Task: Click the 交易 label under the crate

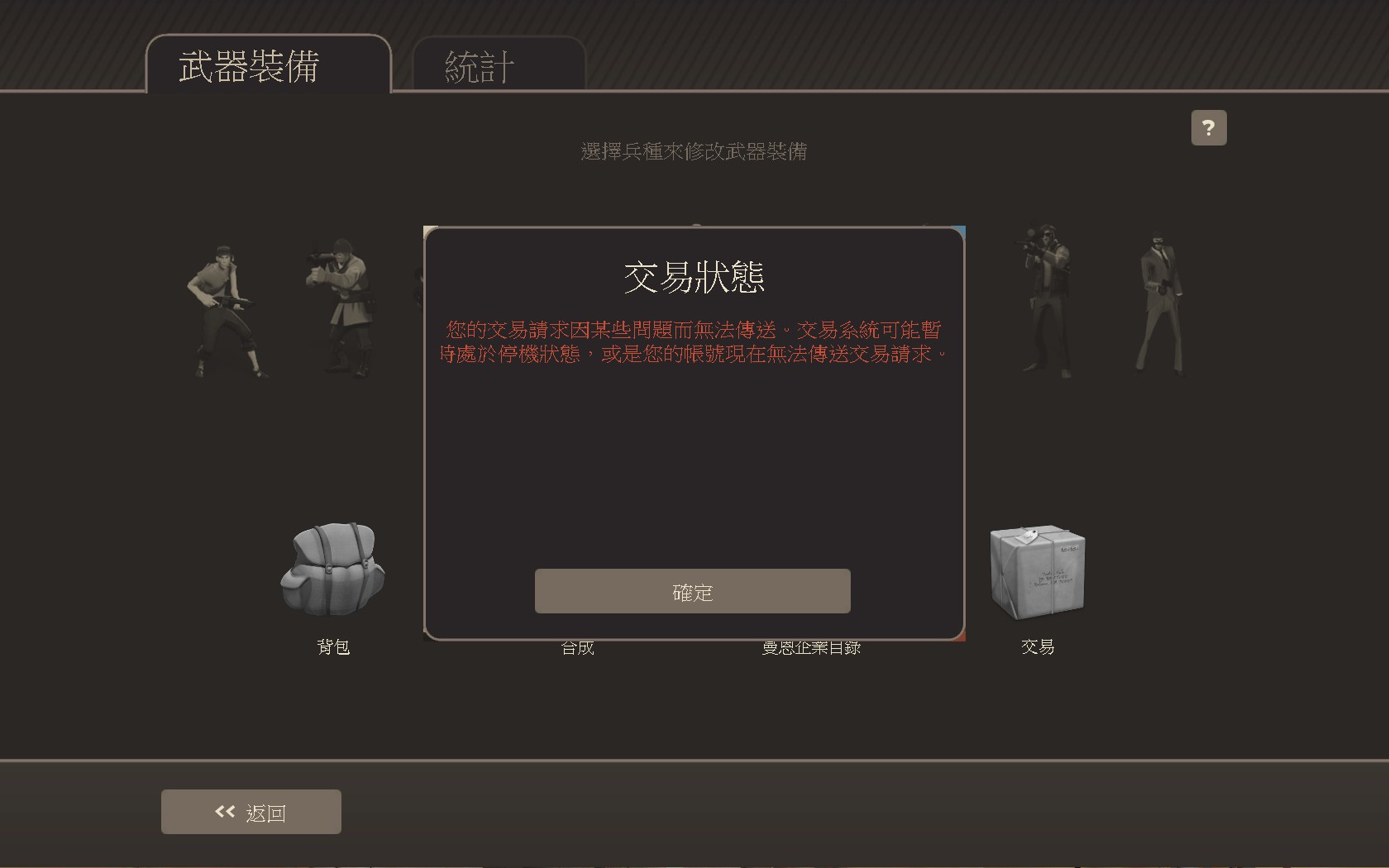Action: point(1037,648)
